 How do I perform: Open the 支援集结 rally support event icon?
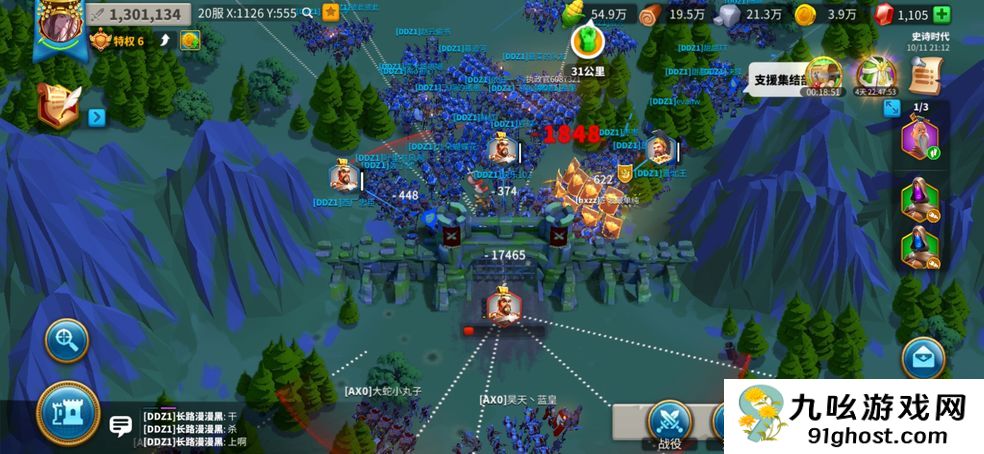click(823, 75)
